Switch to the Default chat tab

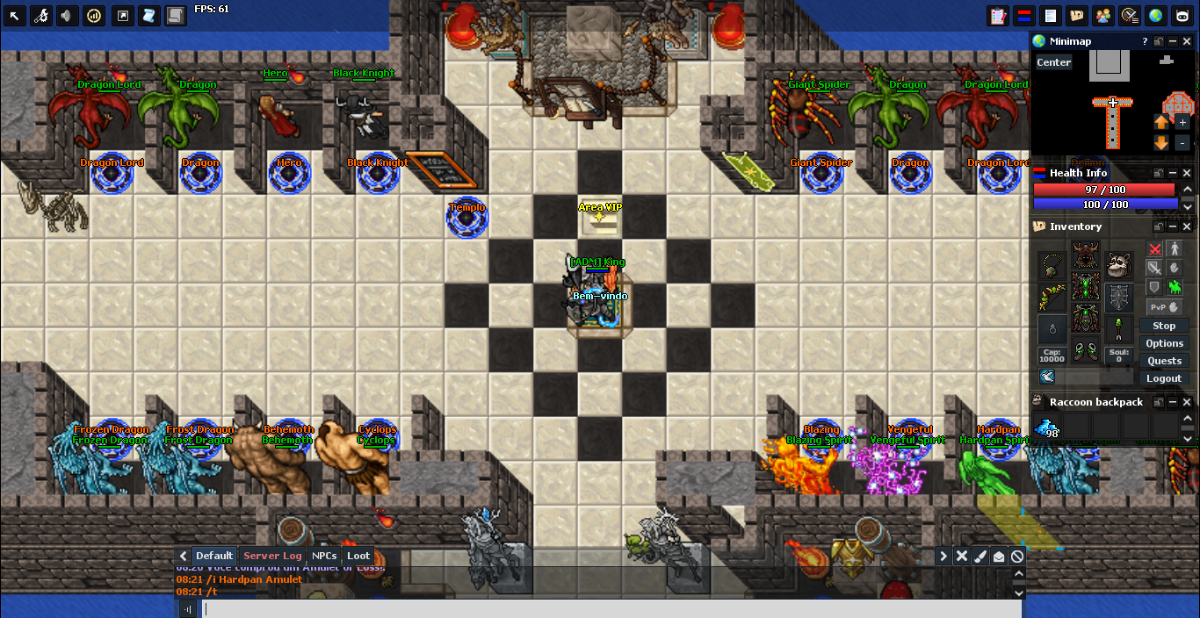click(x=214, y=556)
